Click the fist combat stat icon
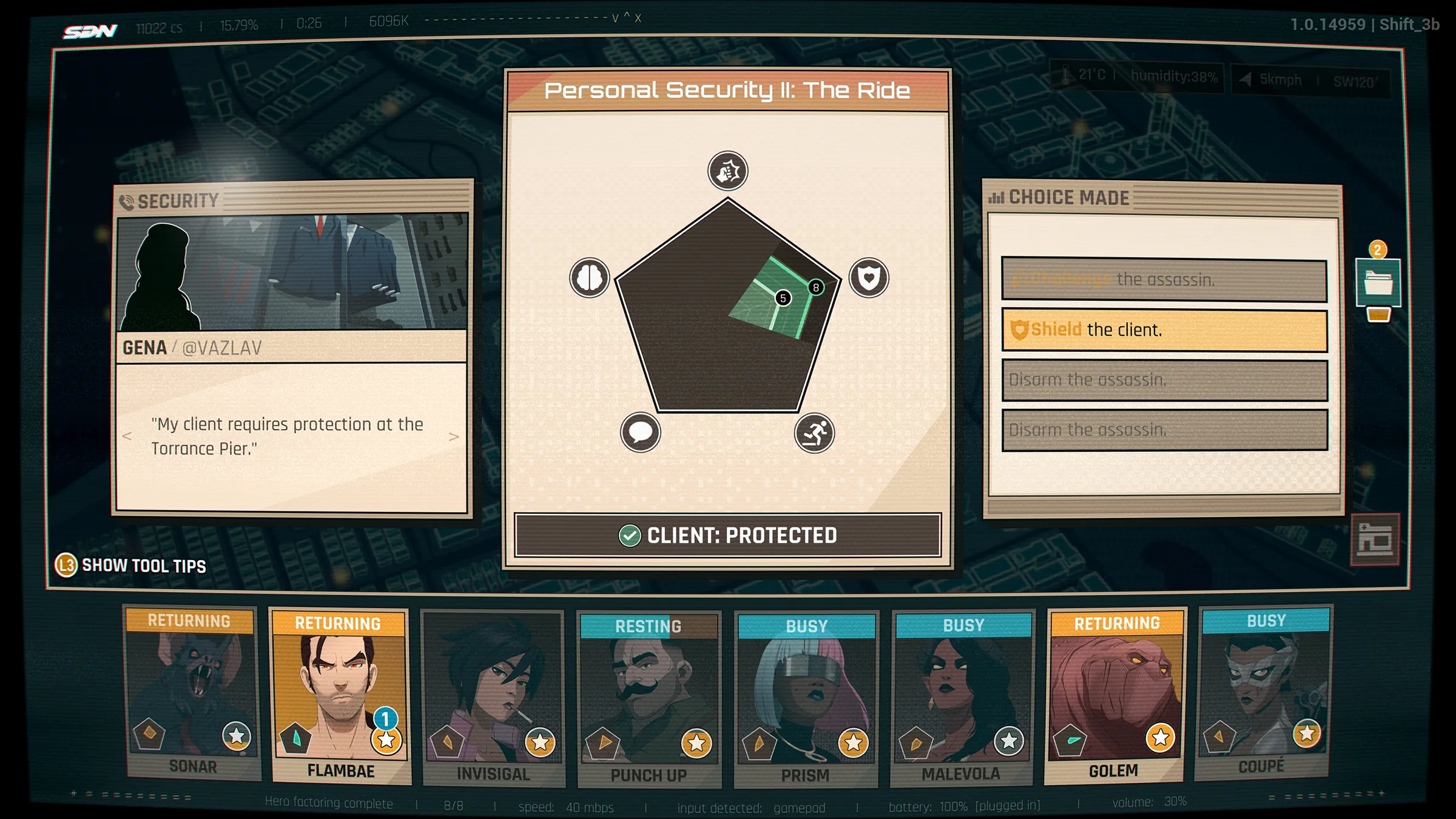The height and width of the screenshot is (819, 1456). [728, 172]
